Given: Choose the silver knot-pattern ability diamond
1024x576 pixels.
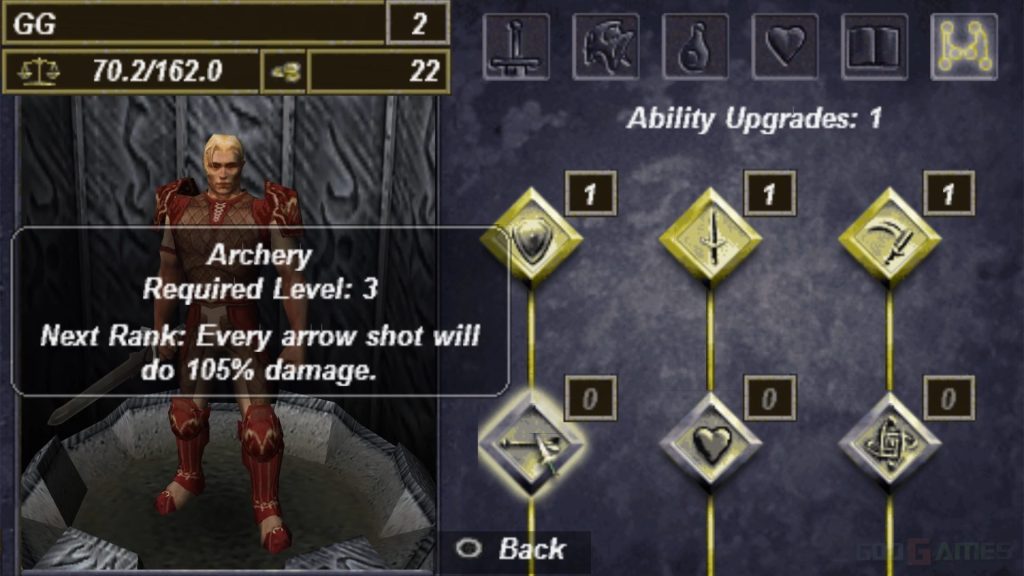Looking at the screenshot, I should (888, 441).
